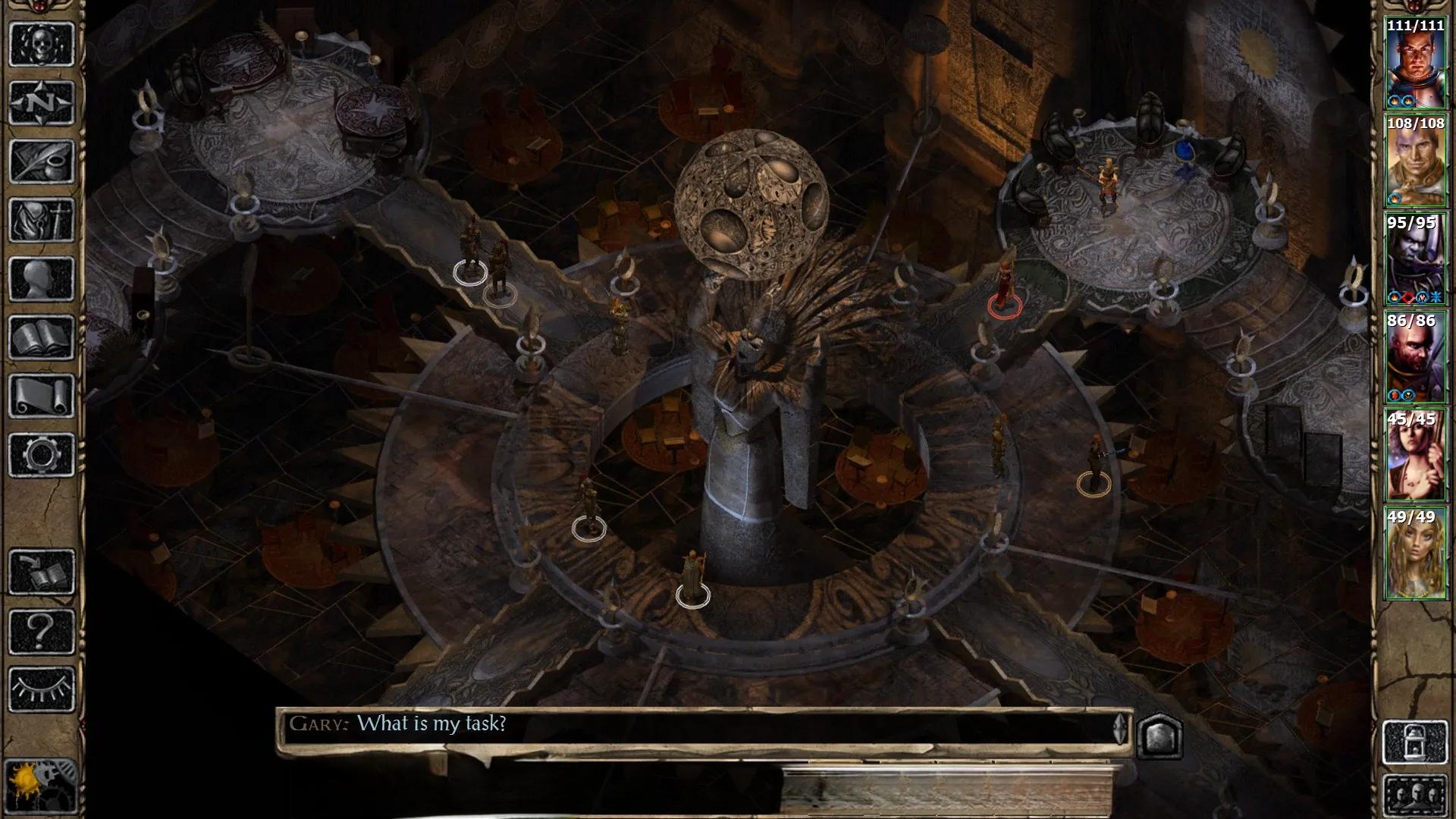Open the gear options menu
The width and height of the screenshot is (1456, 819).
pos(42,455)
